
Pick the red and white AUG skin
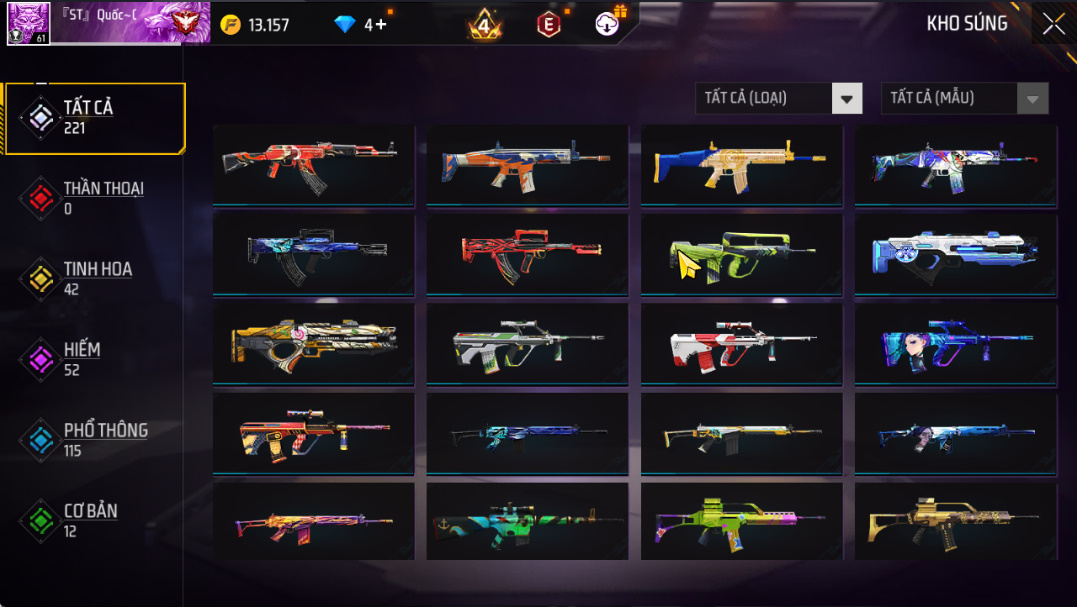pos(741,344)
